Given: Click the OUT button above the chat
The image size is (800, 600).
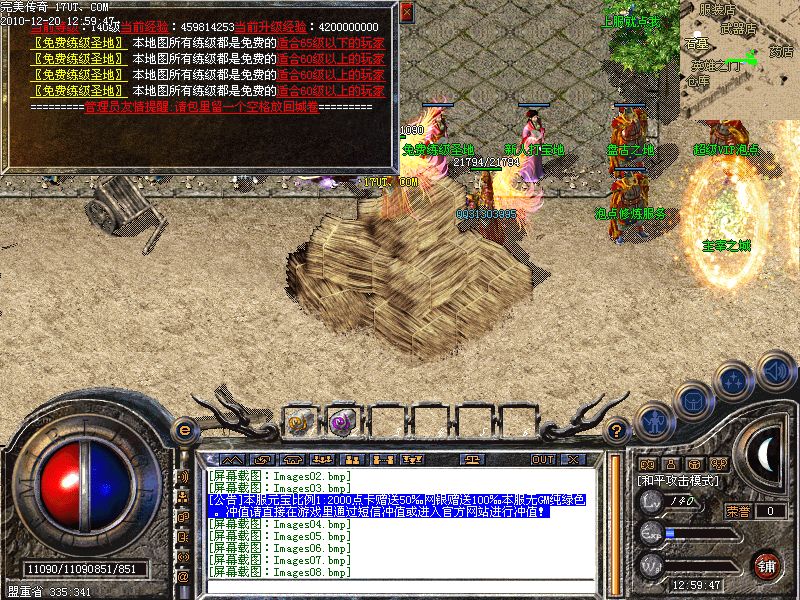Looking at the screenshot, I should (x=542, y=459).
